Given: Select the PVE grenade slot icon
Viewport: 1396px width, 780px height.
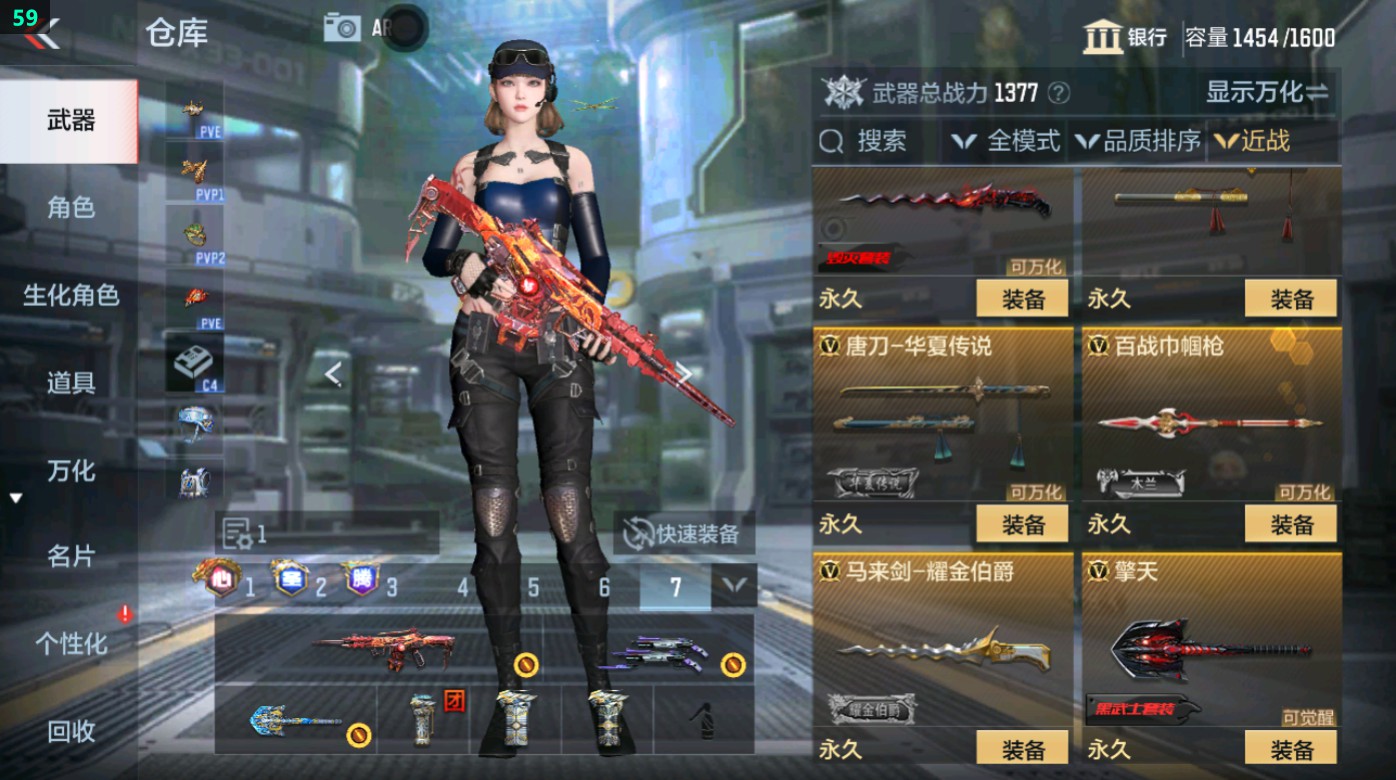Looking at the screenshot, I should pyautogui.click(x=195, y=110).
